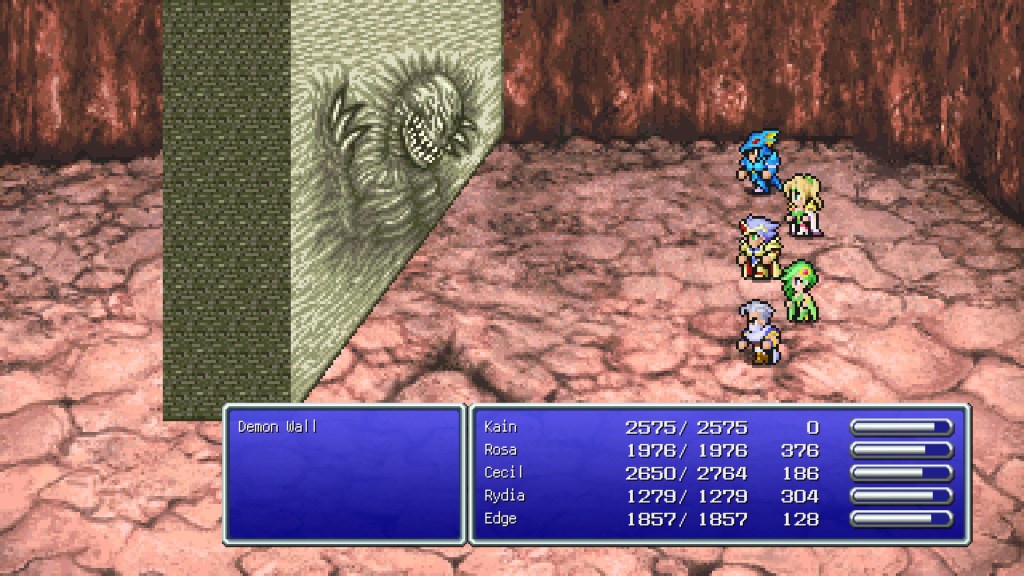Choose Kain's row in the party panel
Screen dimensions: 1024x576
coord(500,427)
